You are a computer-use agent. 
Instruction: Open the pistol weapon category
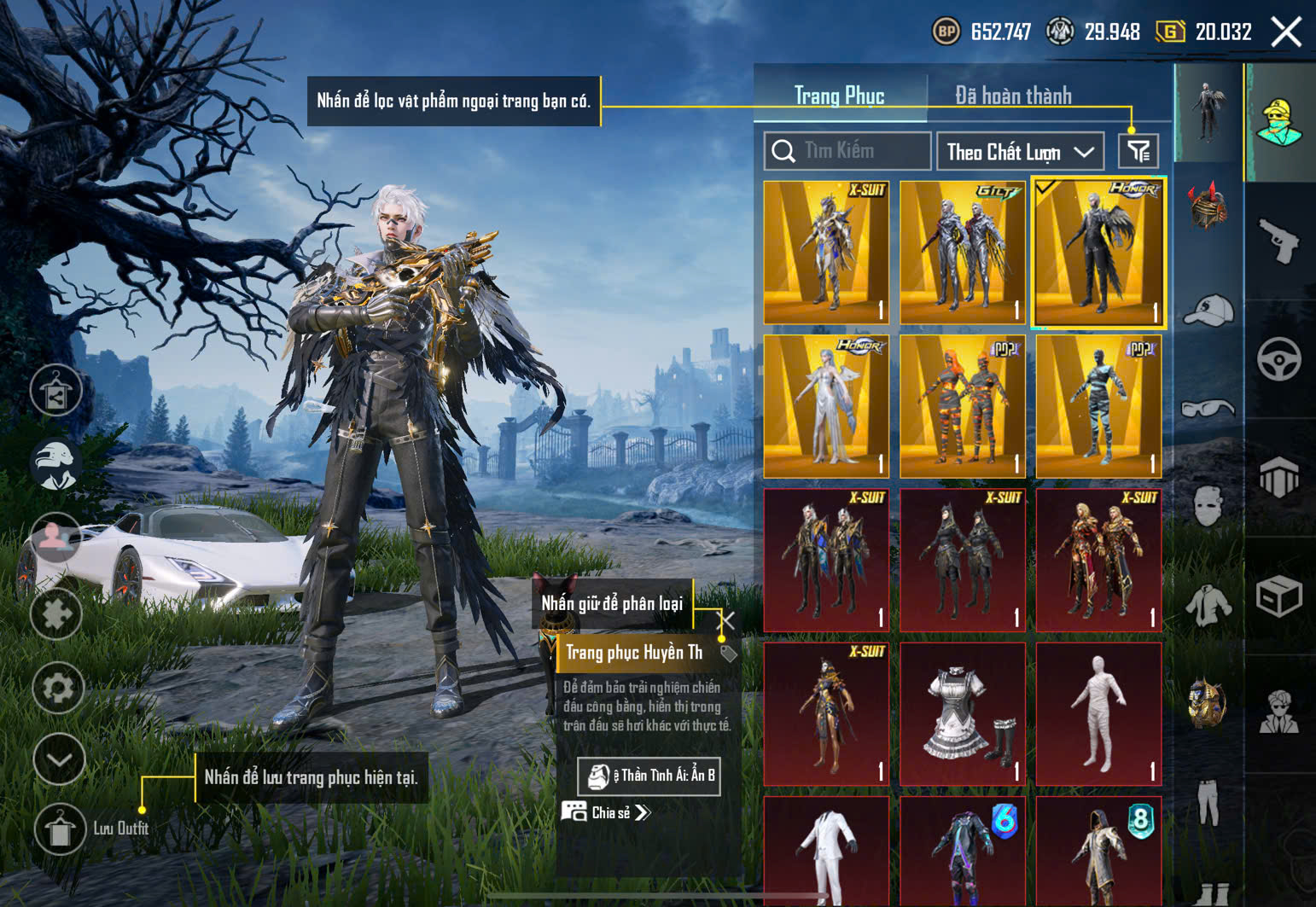(x=1278, y=241)
